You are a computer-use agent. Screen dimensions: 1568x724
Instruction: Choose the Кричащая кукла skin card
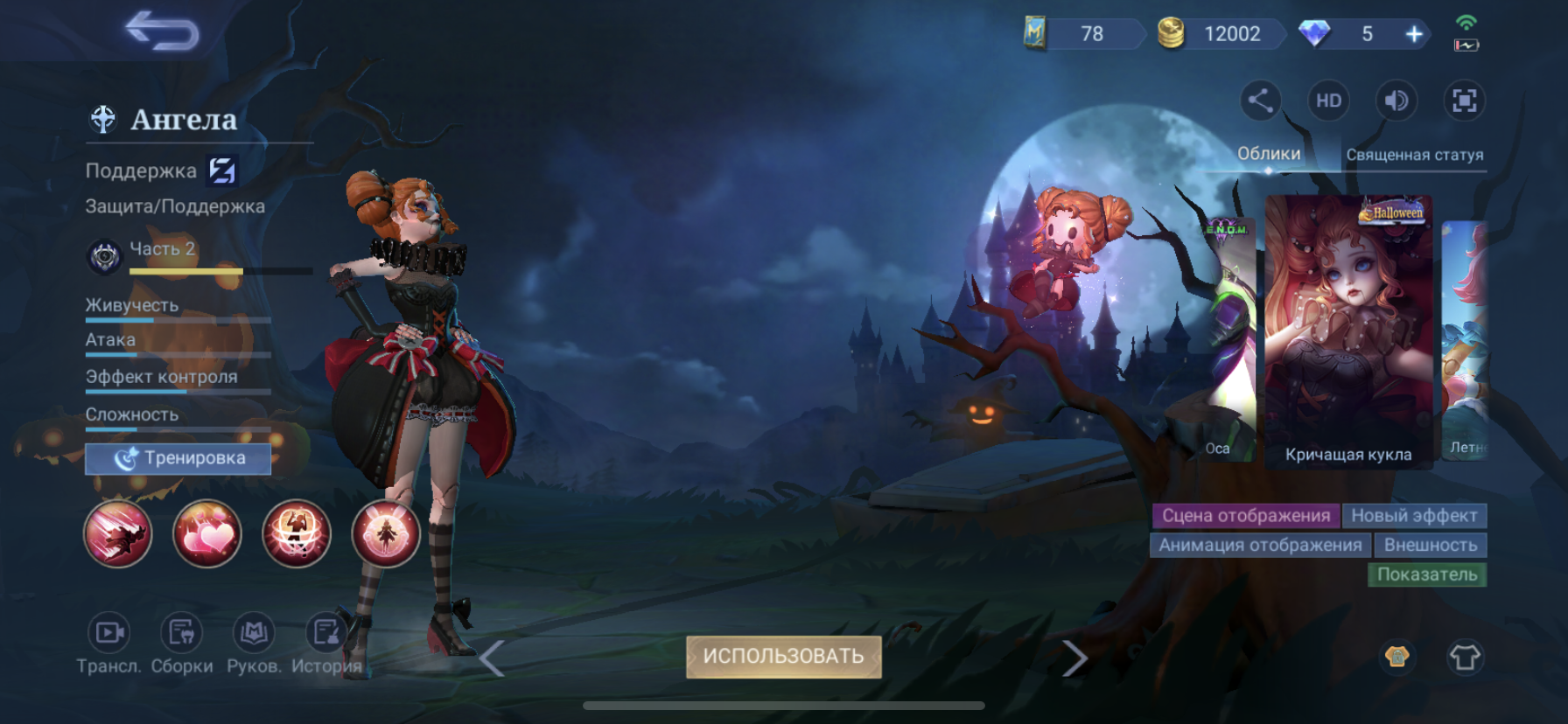pos(1348,331)
